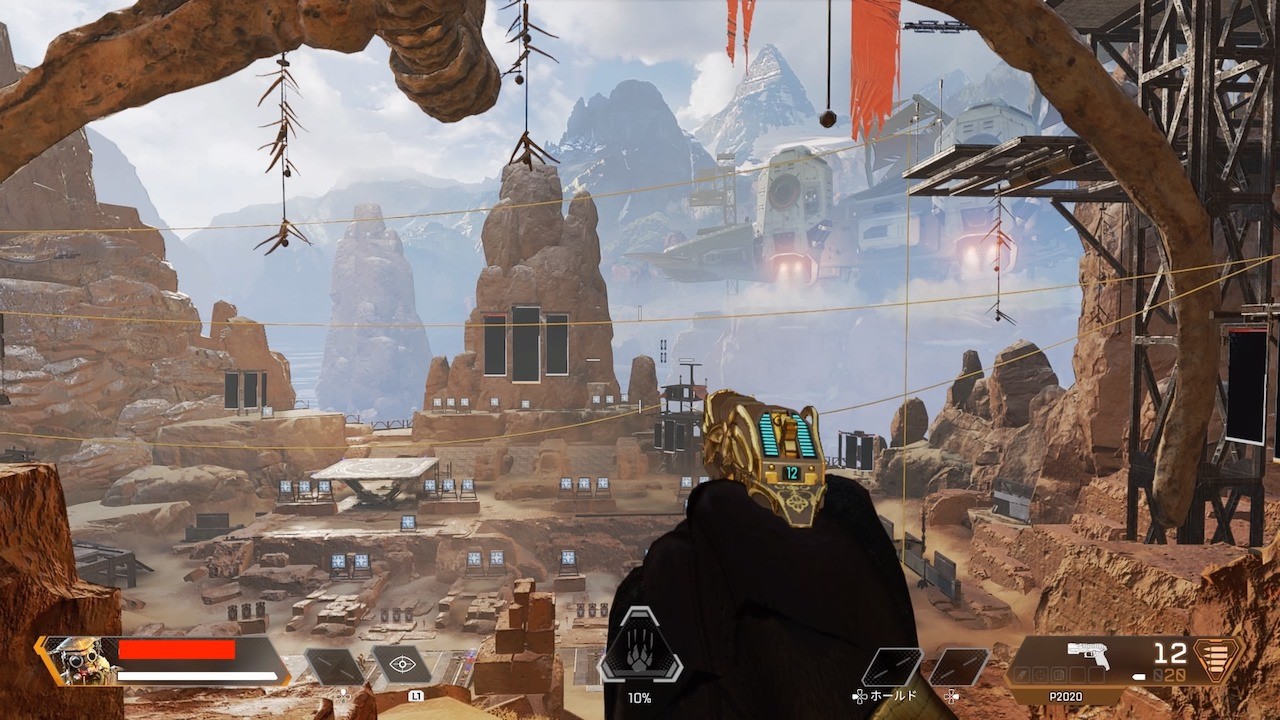Image resolution: width=1280 pixels, height=720 pixels.
Task: Activate the eye-icon tactical ability
Action: (x=401, y=664)
